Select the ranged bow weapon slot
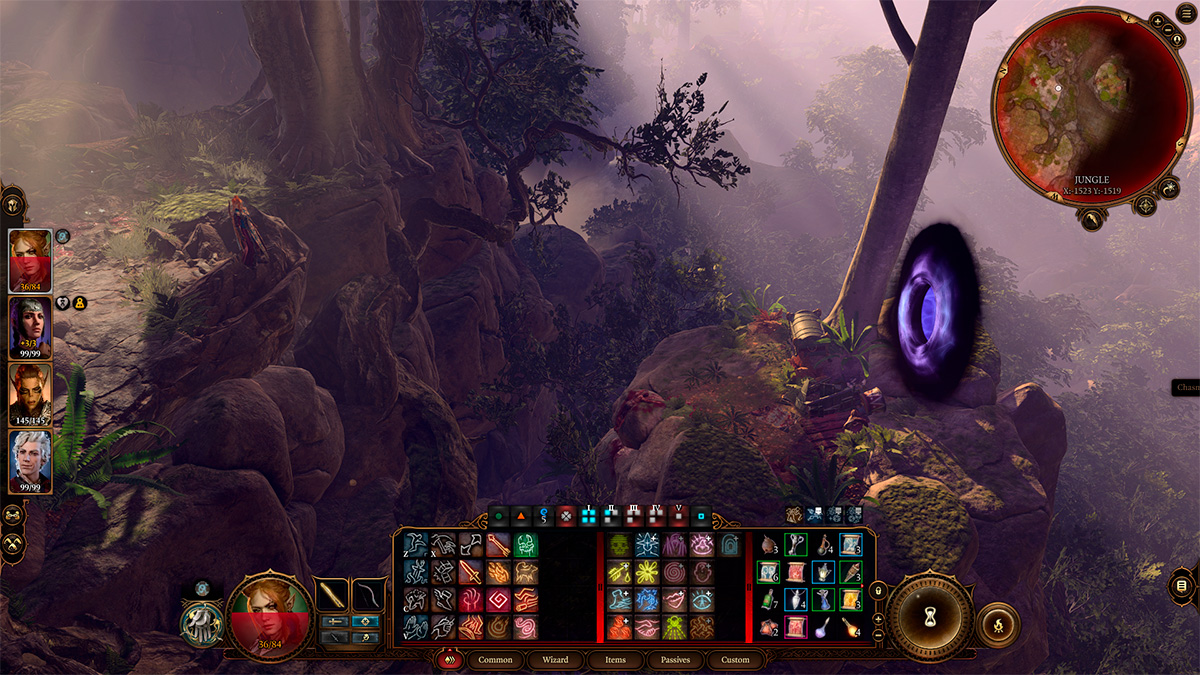1200x675 pixels. pyautogui.click(x=369, y=594)
